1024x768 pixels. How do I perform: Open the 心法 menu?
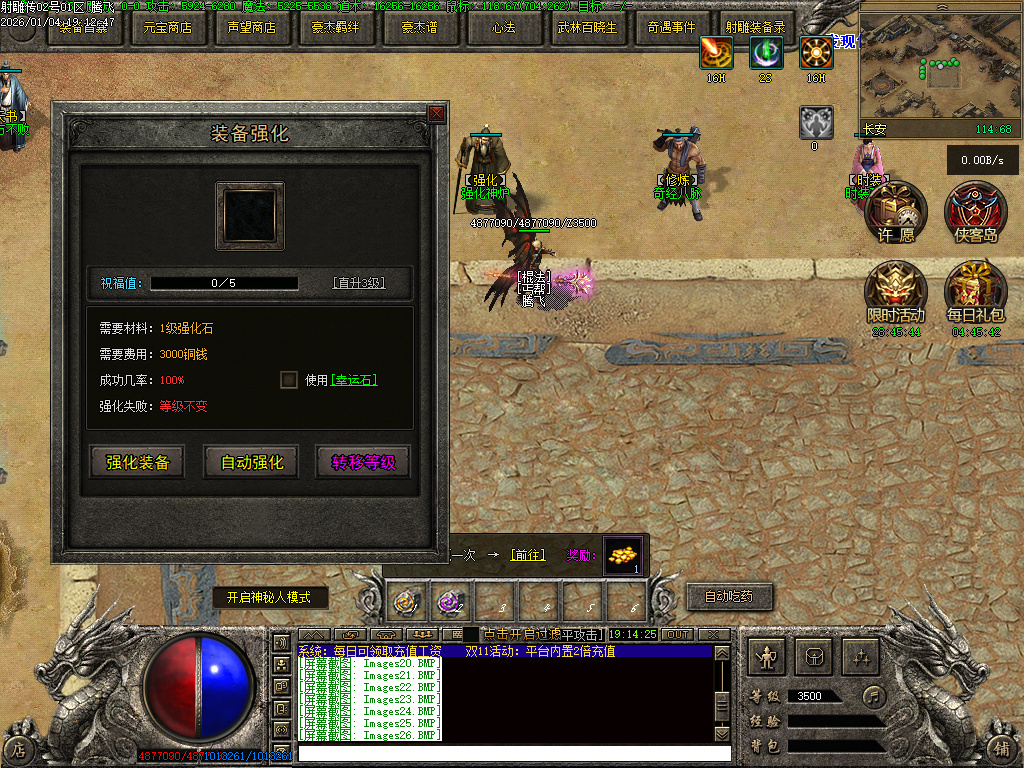pyautogui.click(x=504, y=28)
